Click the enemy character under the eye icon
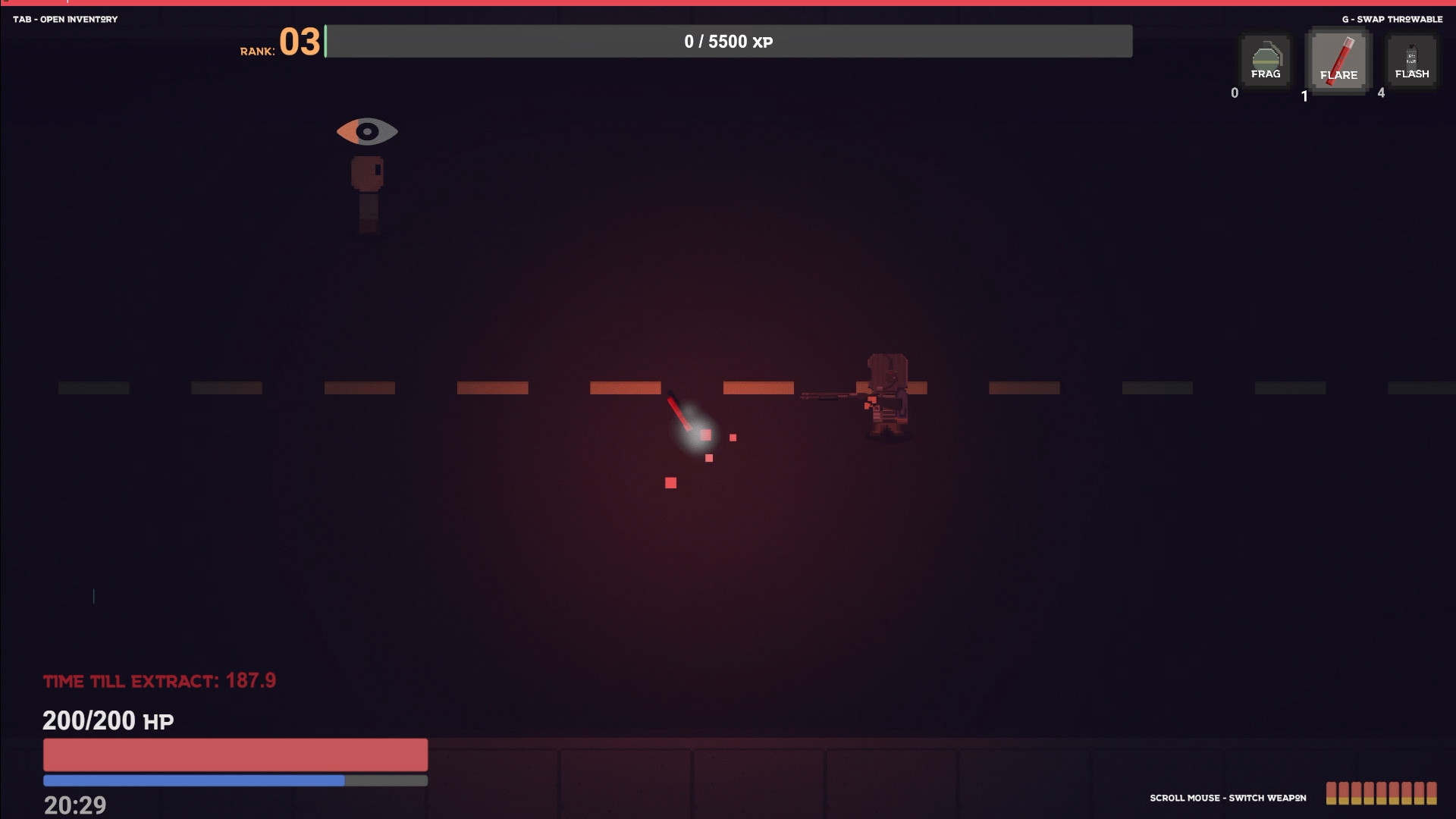 (x=368, y=190)
